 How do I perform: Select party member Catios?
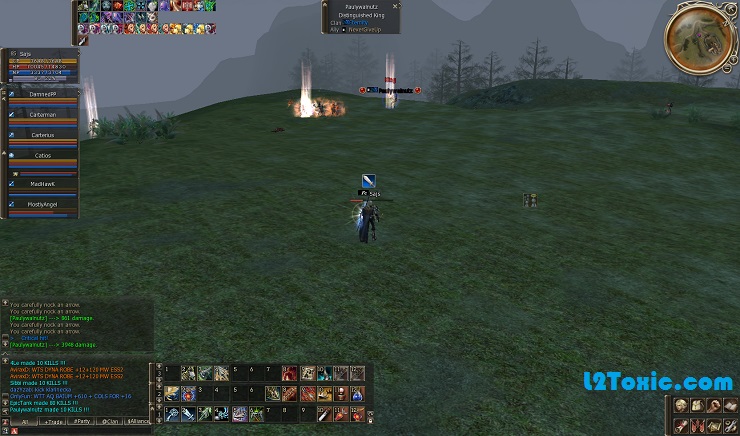pyautogui.click(x=42, y=155)
